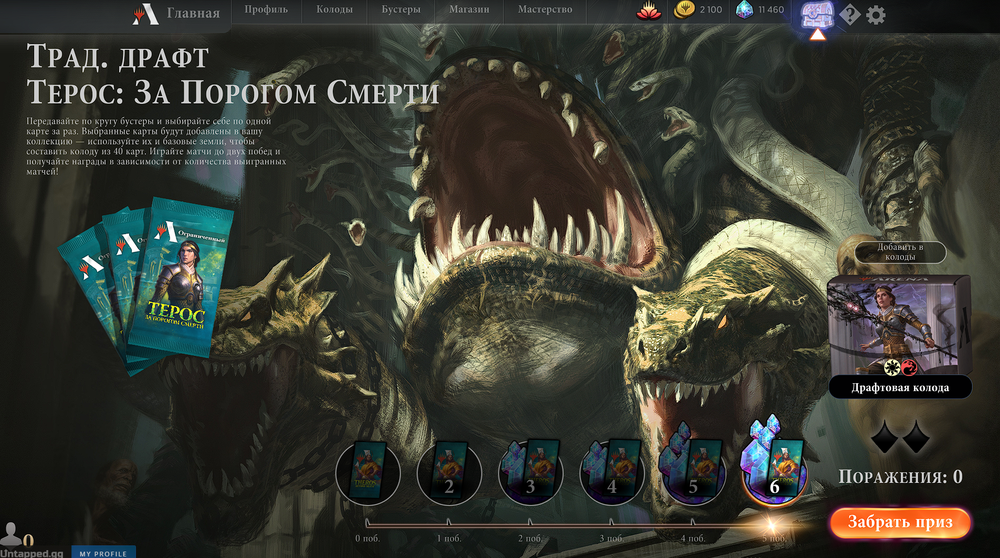Open the question mark help icon
The height and width of the screenshot is (558, 1000).
[850, 15]
